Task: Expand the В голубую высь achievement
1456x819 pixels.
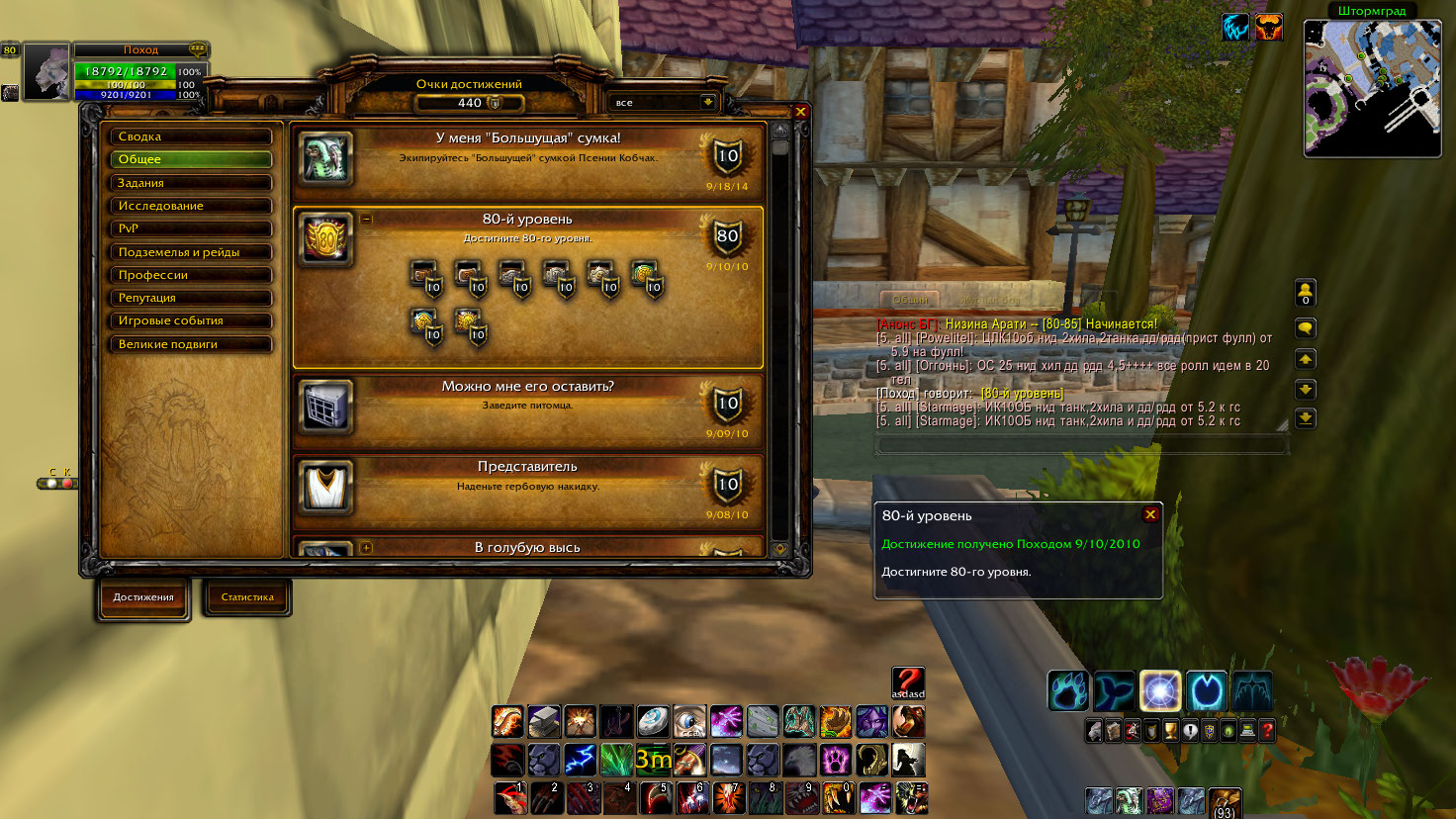Action: (x=367, y=547)
